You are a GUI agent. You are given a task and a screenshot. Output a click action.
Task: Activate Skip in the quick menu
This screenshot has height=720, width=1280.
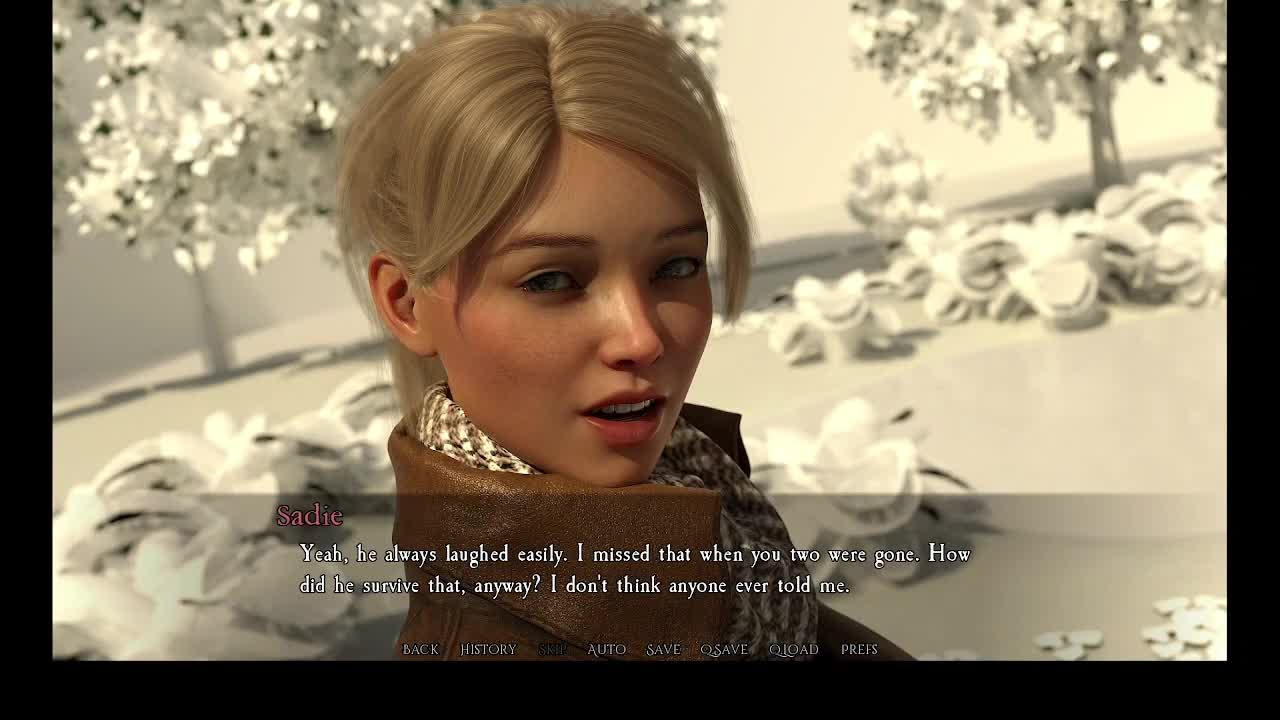(x=553, y=650)
